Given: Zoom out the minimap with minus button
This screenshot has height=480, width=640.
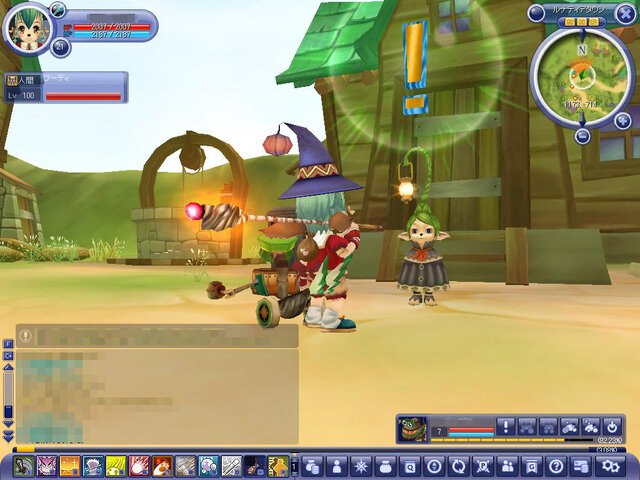Looking at the screenshot, I should click(x=582, y=136).
